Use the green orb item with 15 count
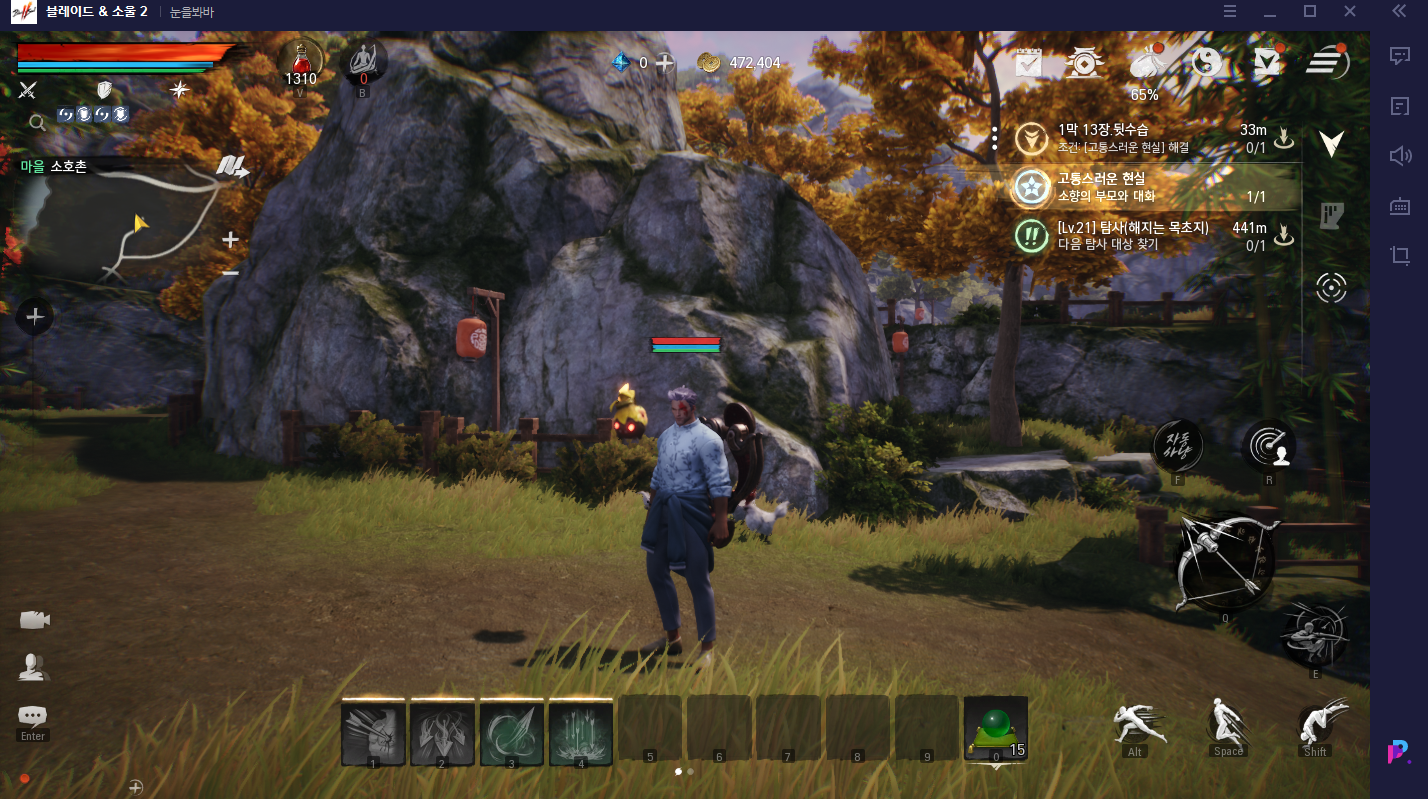The height and width of the screenshot is (799, 1428). pos(995,730)
